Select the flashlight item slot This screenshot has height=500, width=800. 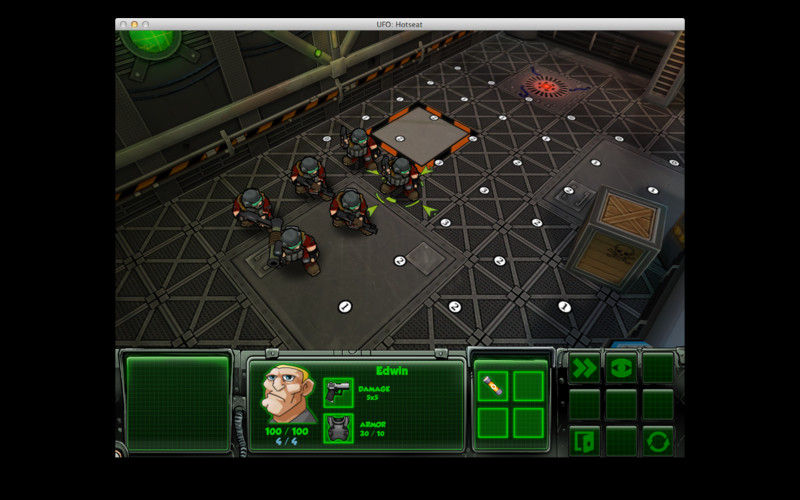pyautogui.click(x=492, y=386)
